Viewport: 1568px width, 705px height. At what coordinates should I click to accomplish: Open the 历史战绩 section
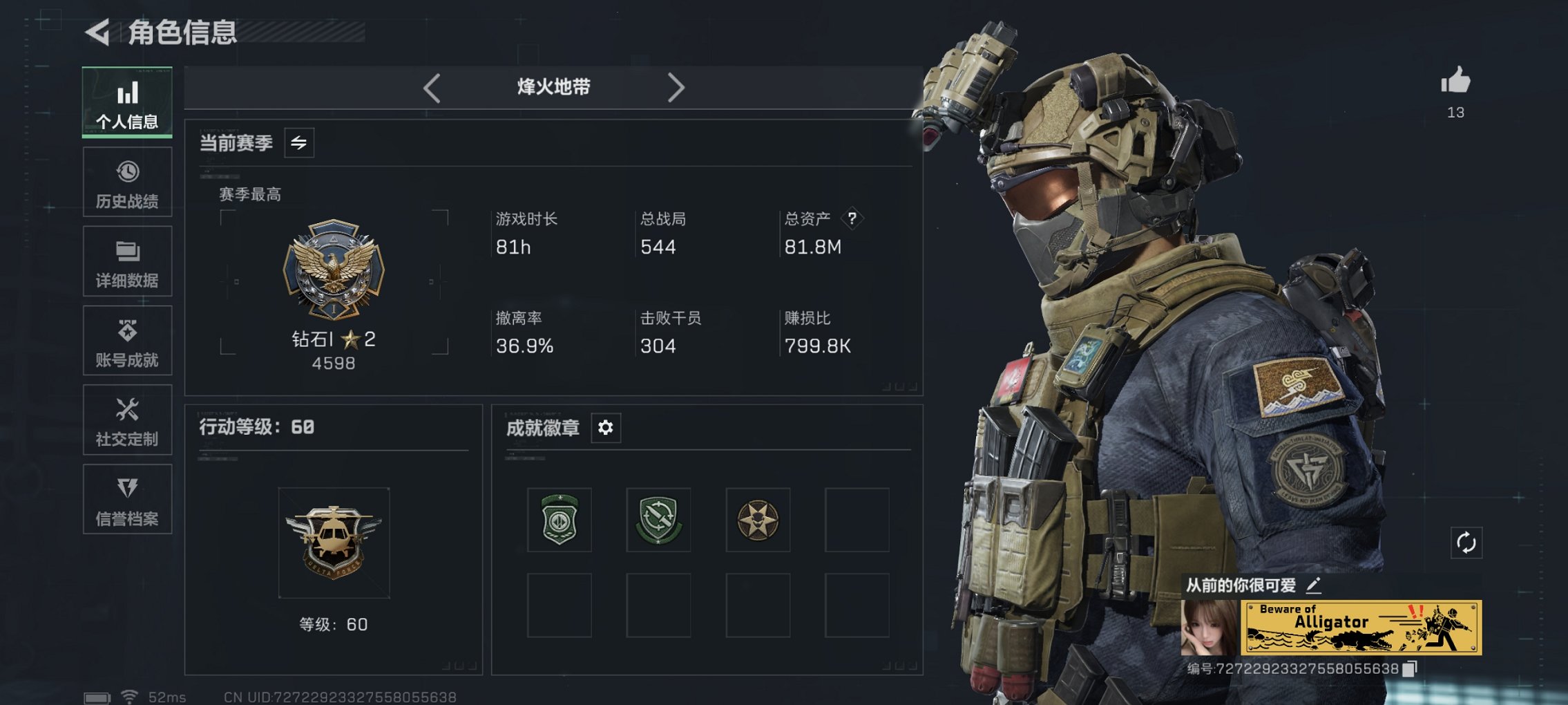[x=127, y=182]
